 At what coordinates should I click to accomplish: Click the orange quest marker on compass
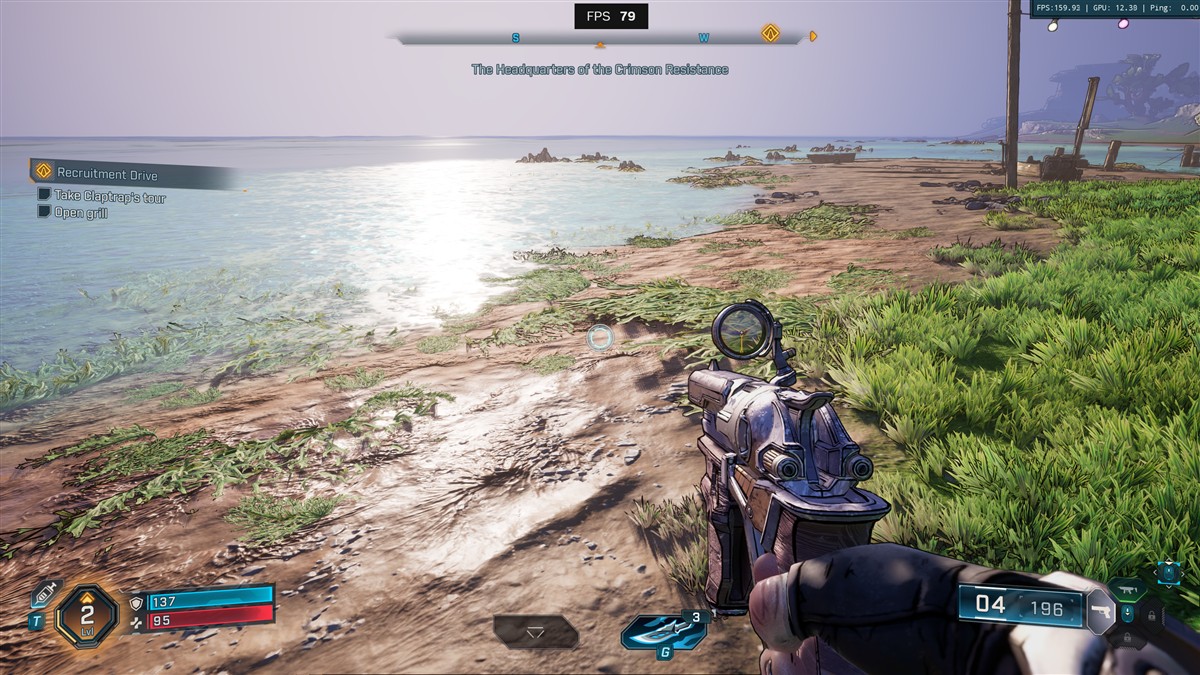[770, 33]
